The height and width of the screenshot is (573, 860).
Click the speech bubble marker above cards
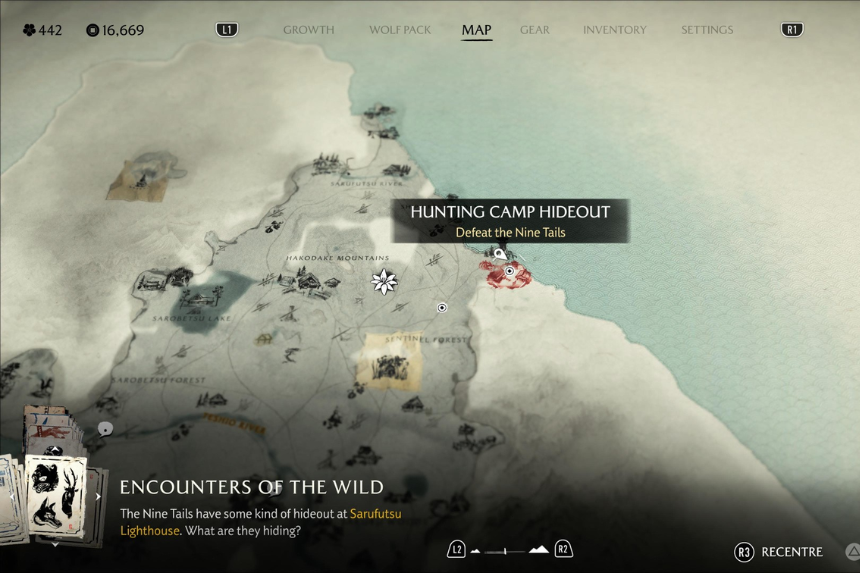coord(105,429)
